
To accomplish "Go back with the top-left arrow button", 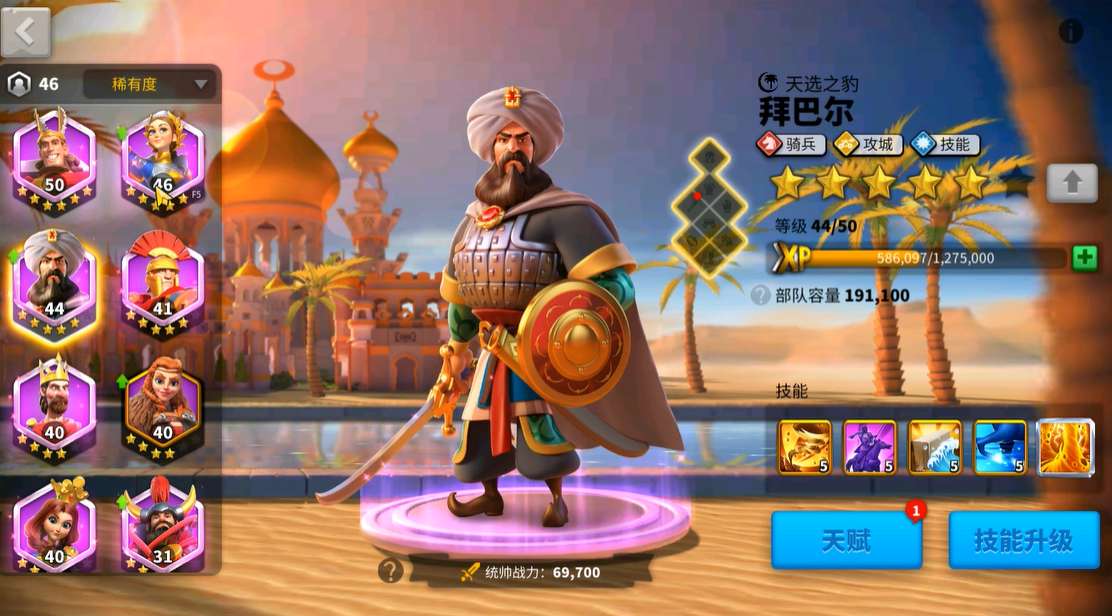I will coord(26,31).
